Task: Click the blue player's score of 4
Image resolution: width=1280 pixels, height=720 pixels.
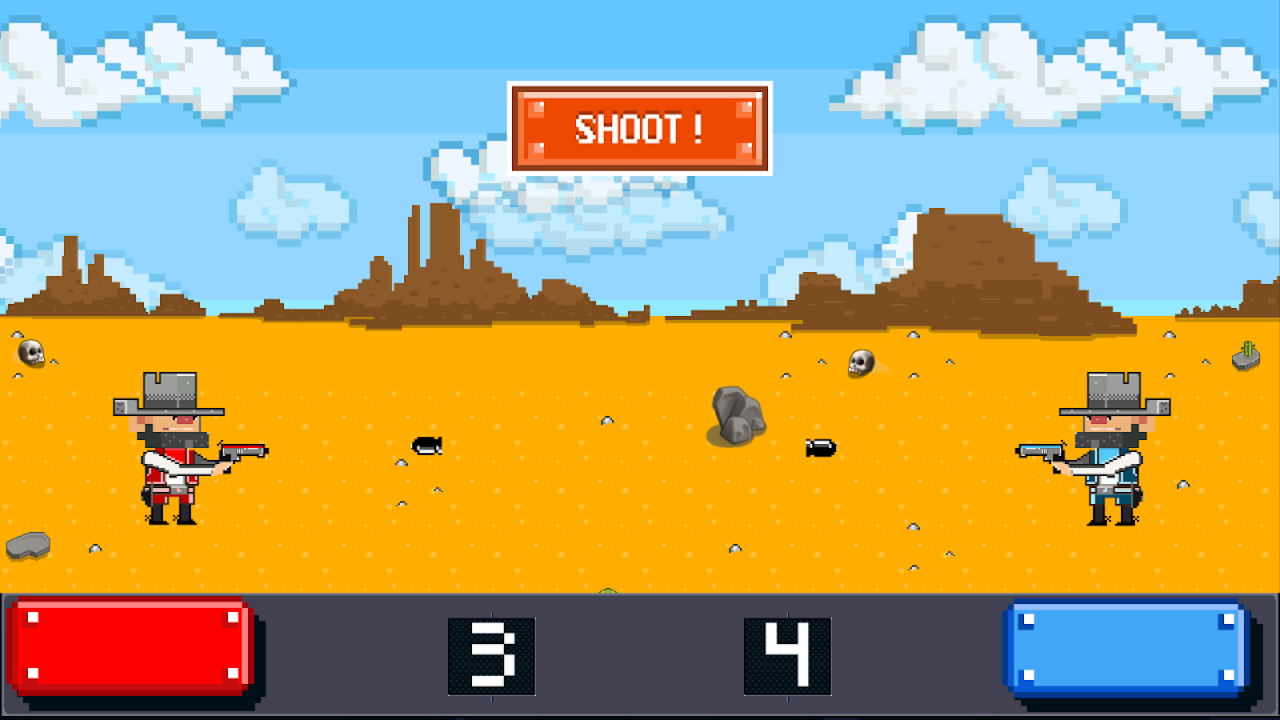Action: [x=788, y=658]
